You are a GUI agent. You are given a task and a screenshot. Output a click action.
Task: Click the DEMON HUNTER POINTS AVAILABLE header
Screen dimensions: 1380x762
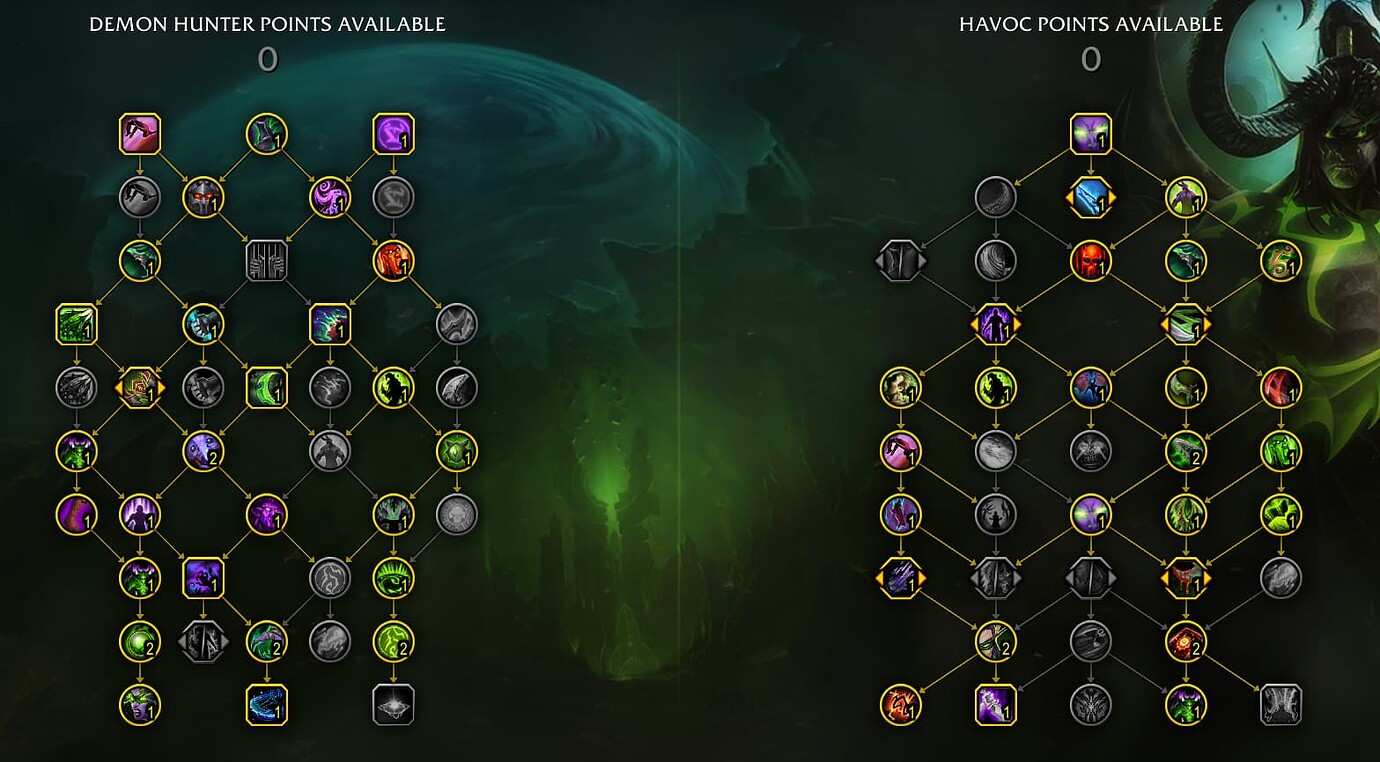[267, 24]
